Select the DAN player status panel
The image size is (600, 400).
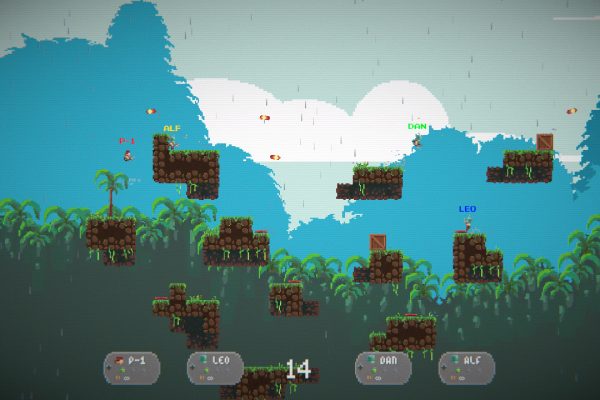[383, 367]
